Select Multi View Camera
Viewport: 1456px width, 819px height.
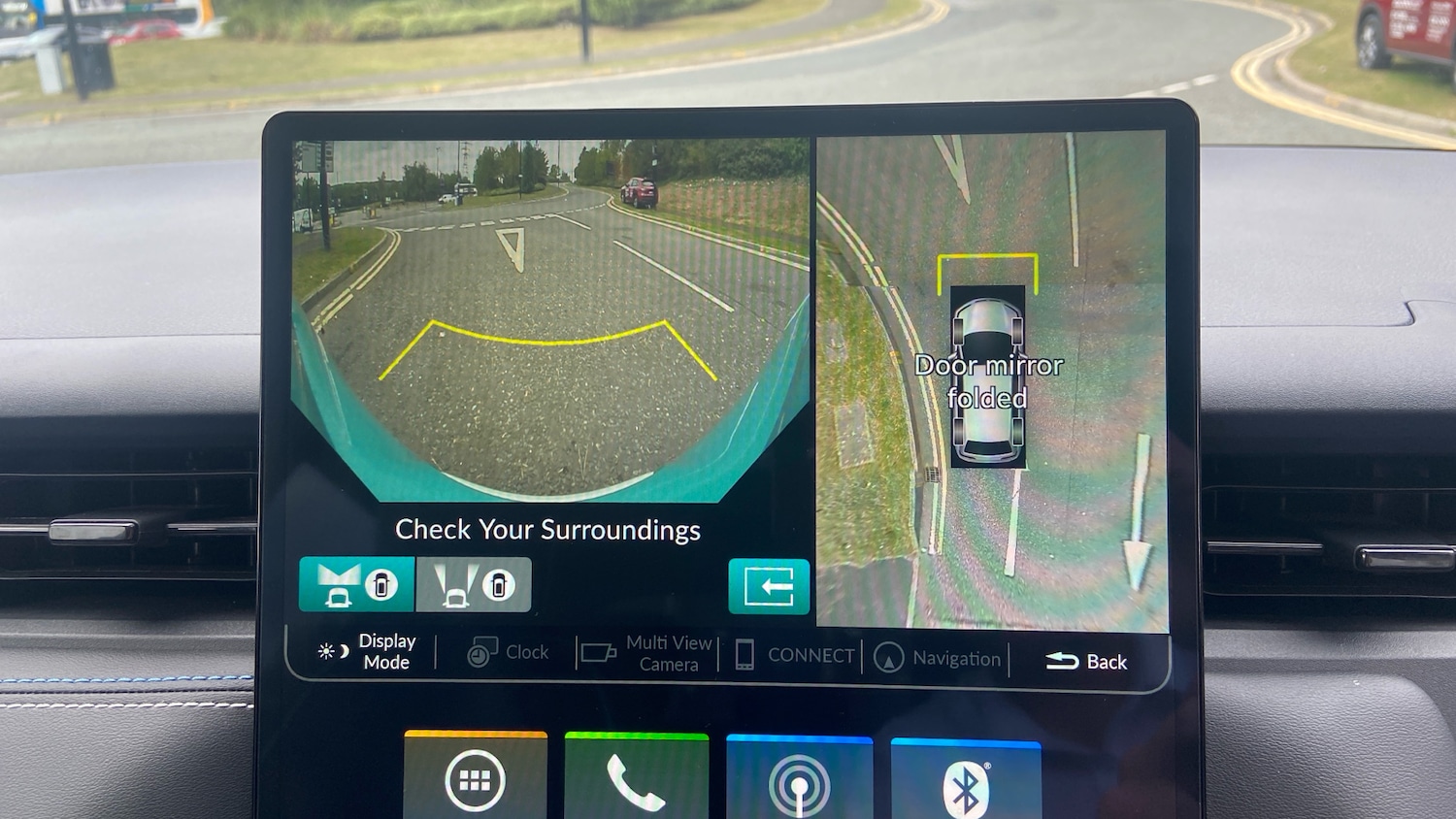click(648, 653)
